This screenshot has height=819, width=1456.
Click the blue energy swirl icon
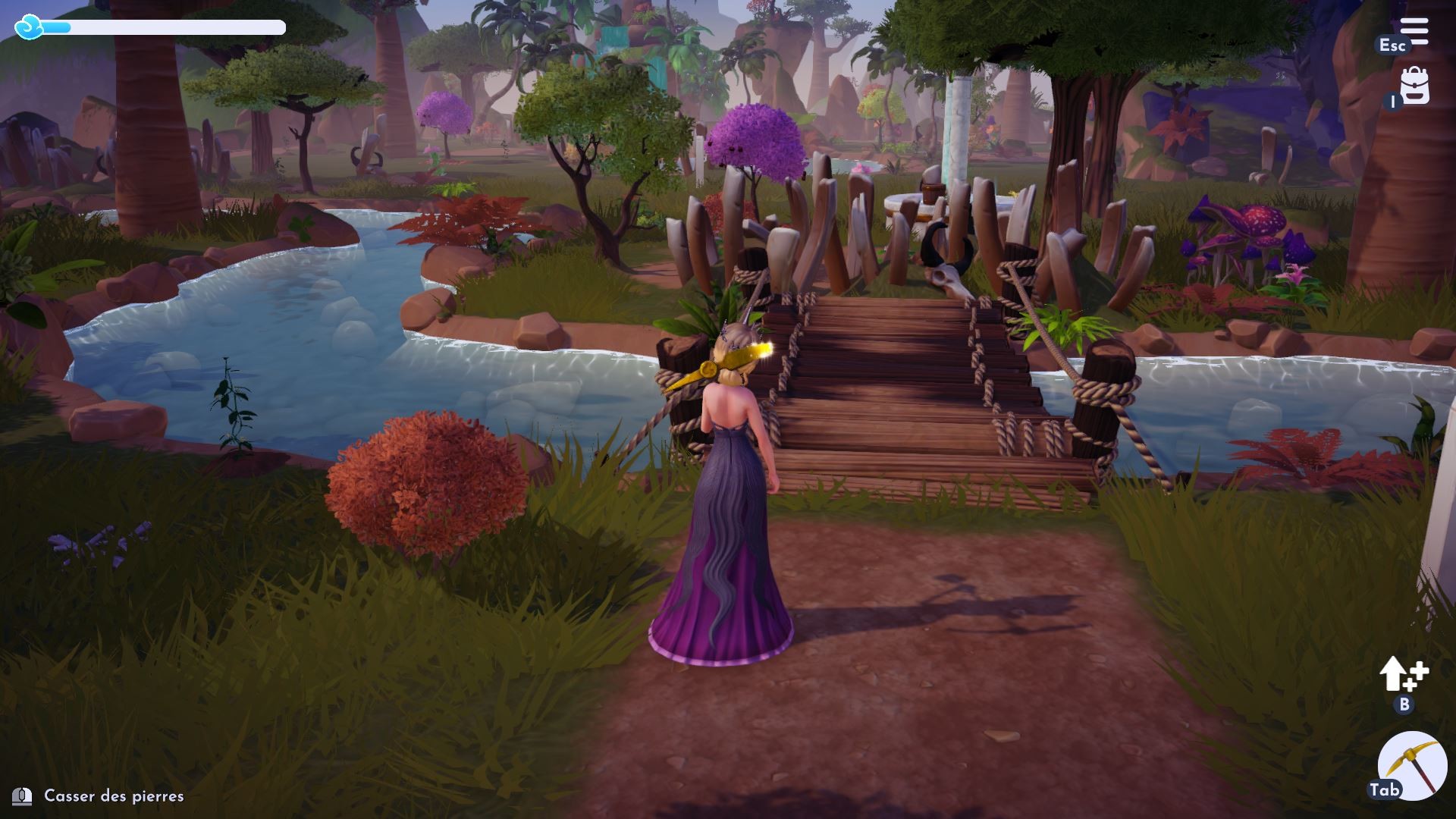pyautogui.click(x=29, y=28)
